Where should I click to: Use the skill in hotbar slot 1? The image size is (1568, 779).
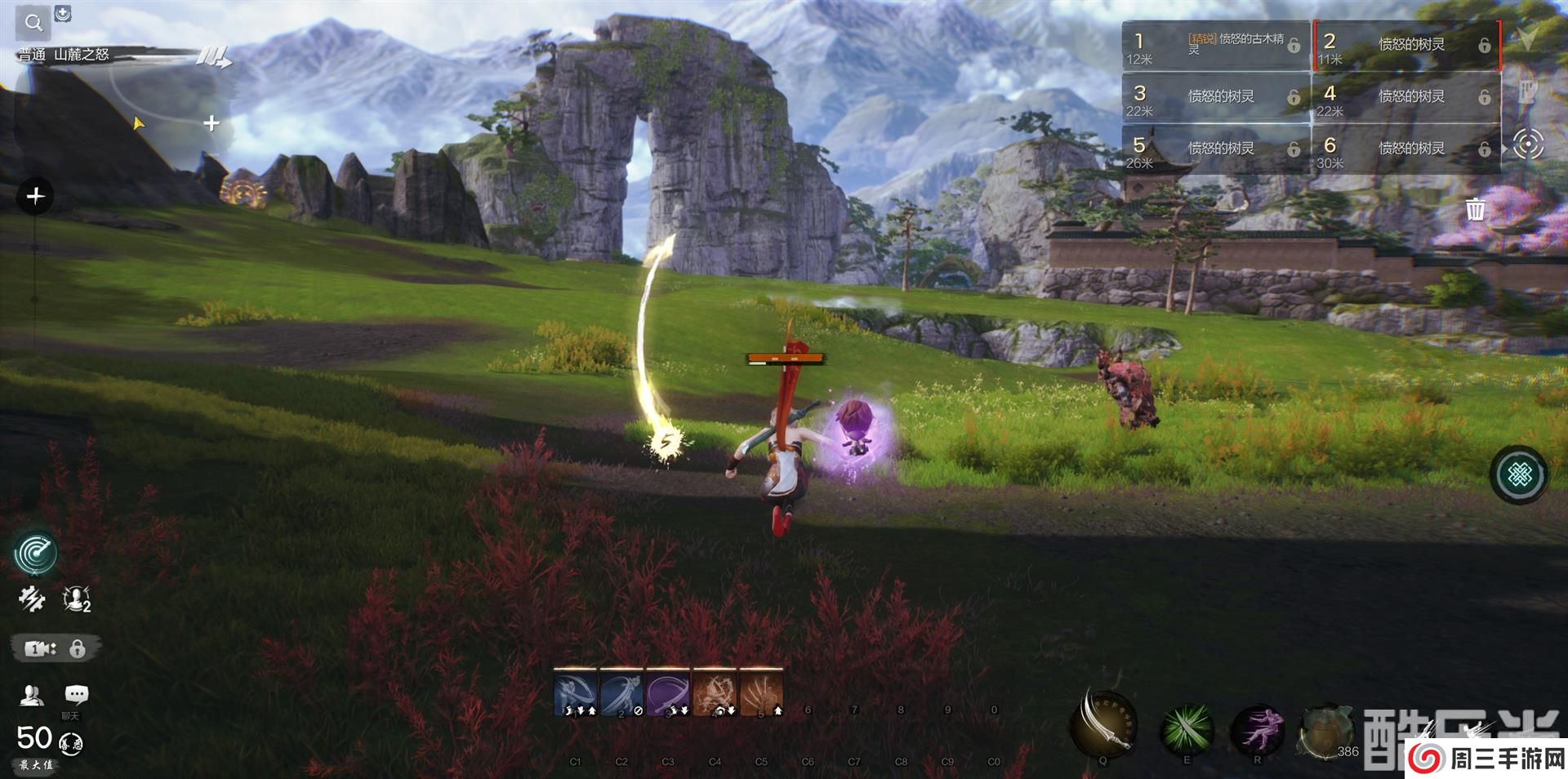[576, 692]
